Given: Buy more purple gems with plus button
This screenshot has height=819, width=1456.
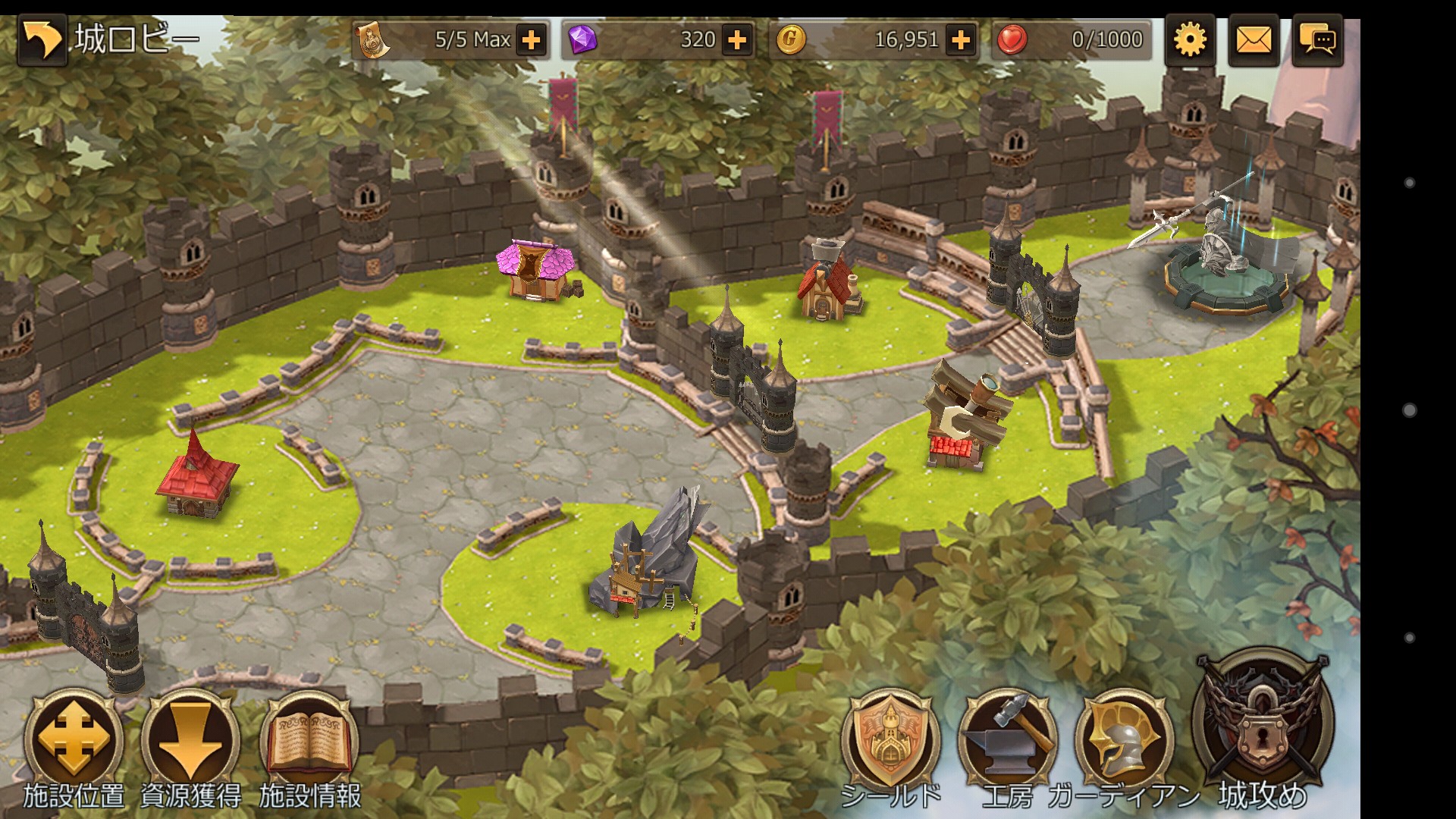Looking at the screenshot, I should pos(737,40).
